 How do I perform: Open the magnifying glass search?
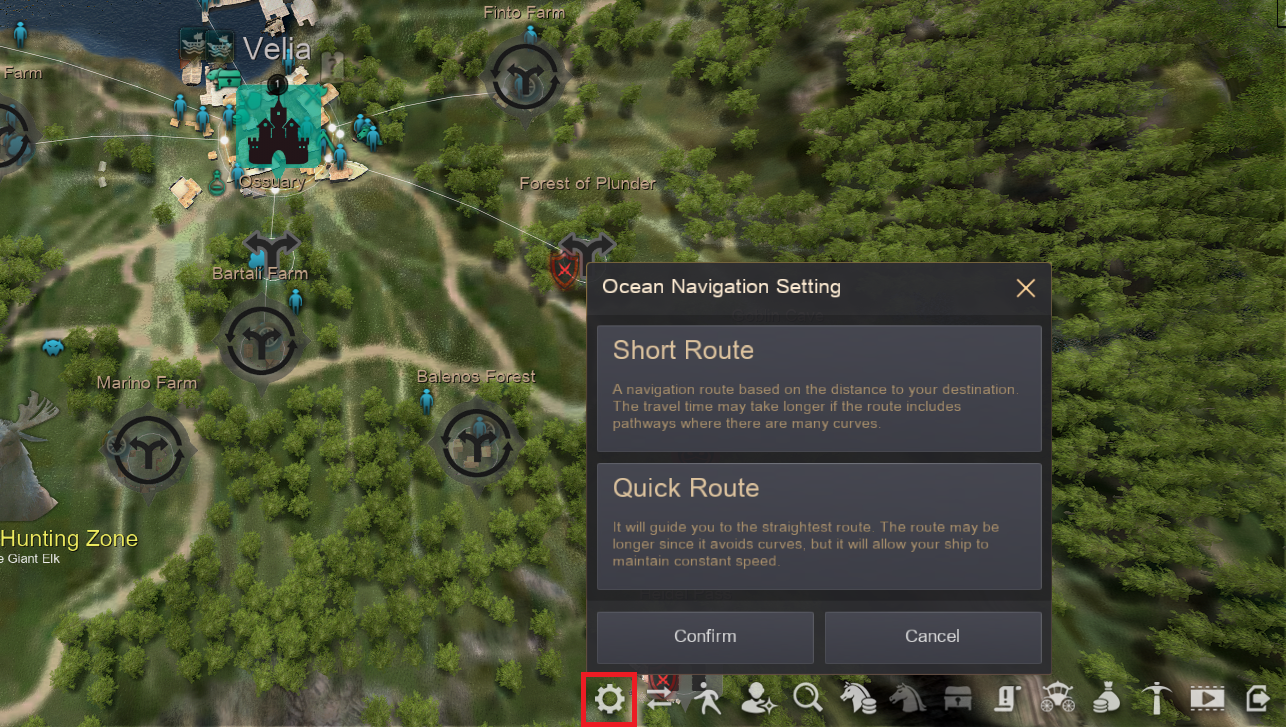click(x=807, y=698)
